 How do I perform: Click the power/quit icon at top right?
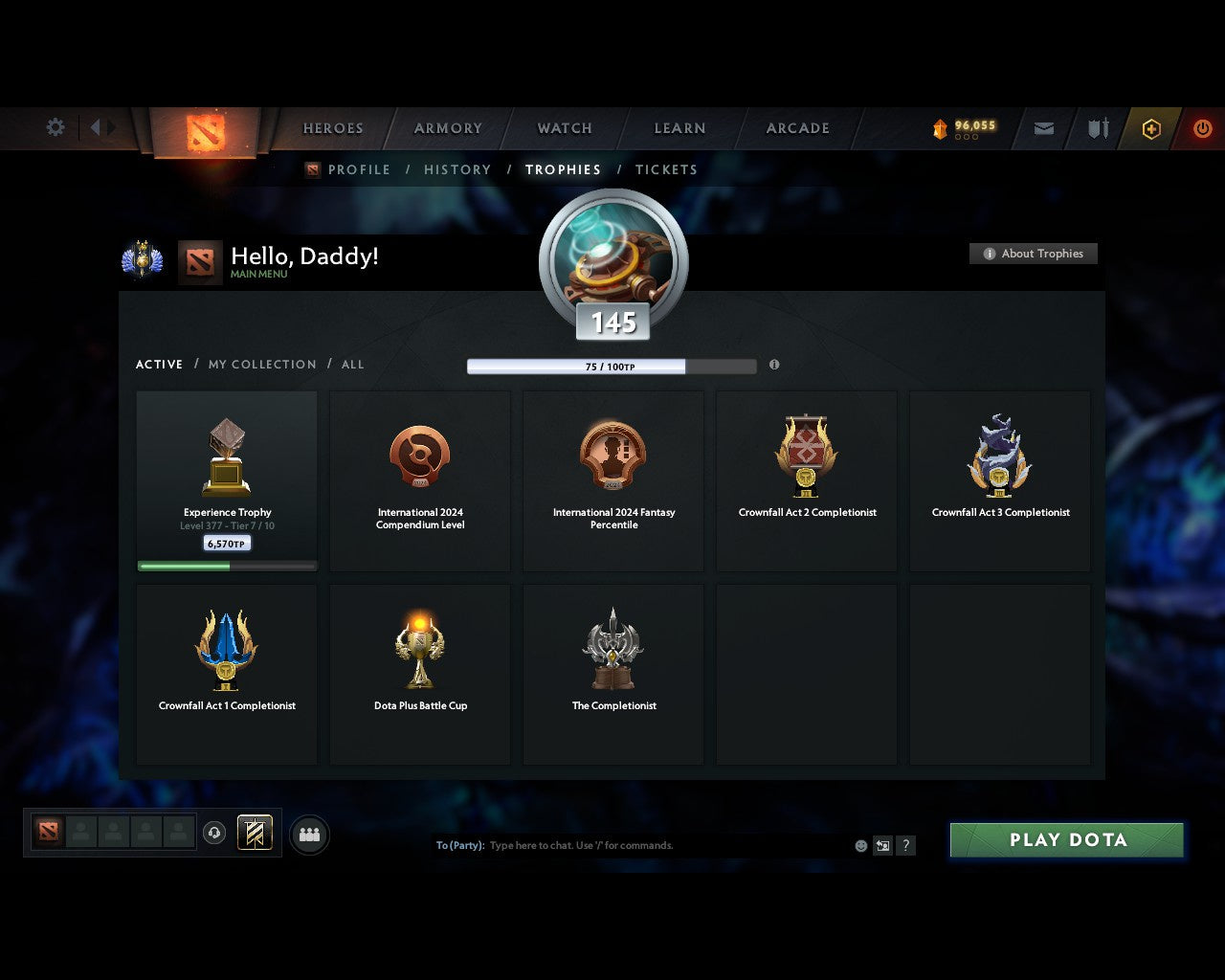click(x=1202, y=127)
